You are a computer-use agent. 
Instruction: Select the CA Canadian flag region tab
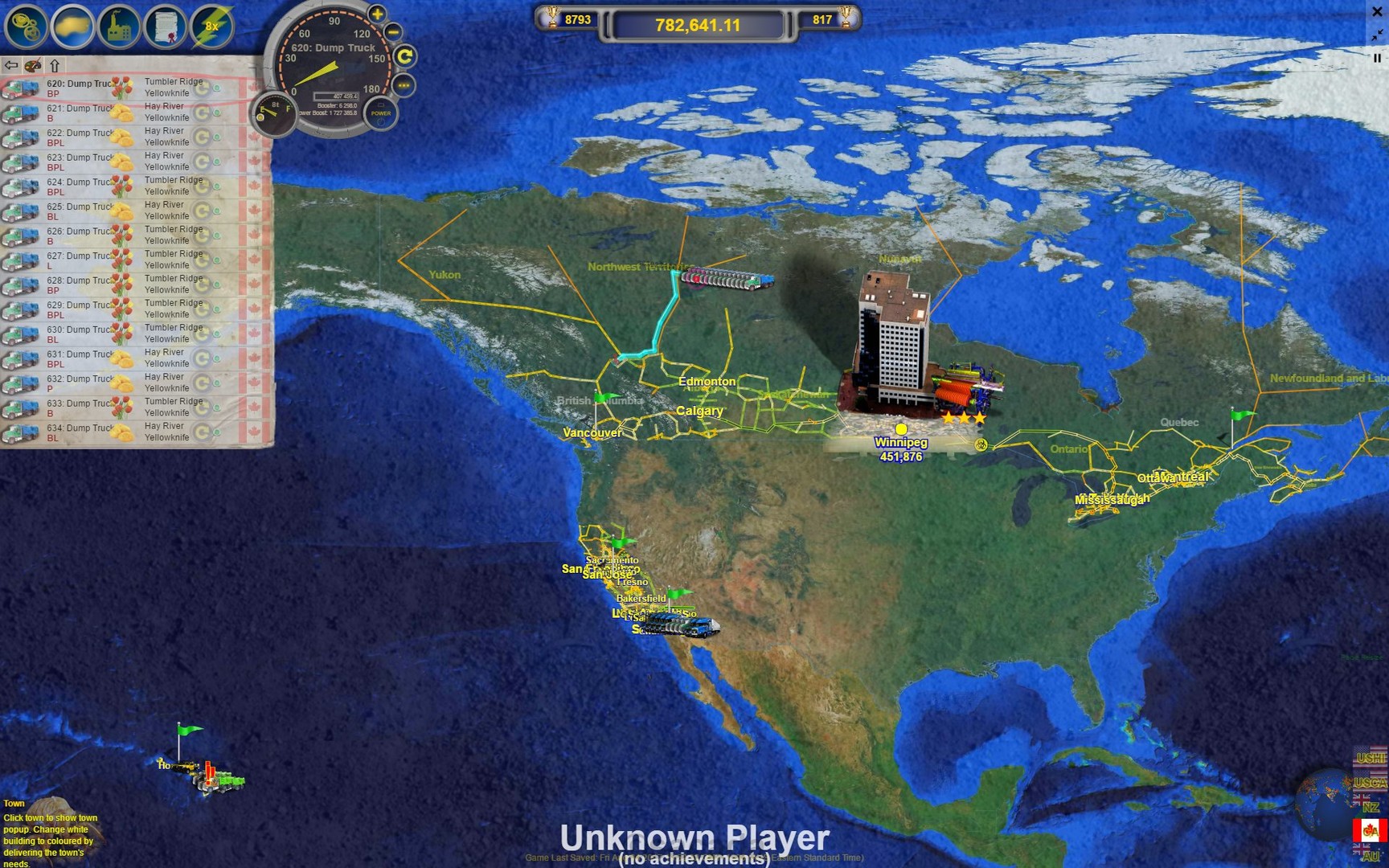[1370, 831]
